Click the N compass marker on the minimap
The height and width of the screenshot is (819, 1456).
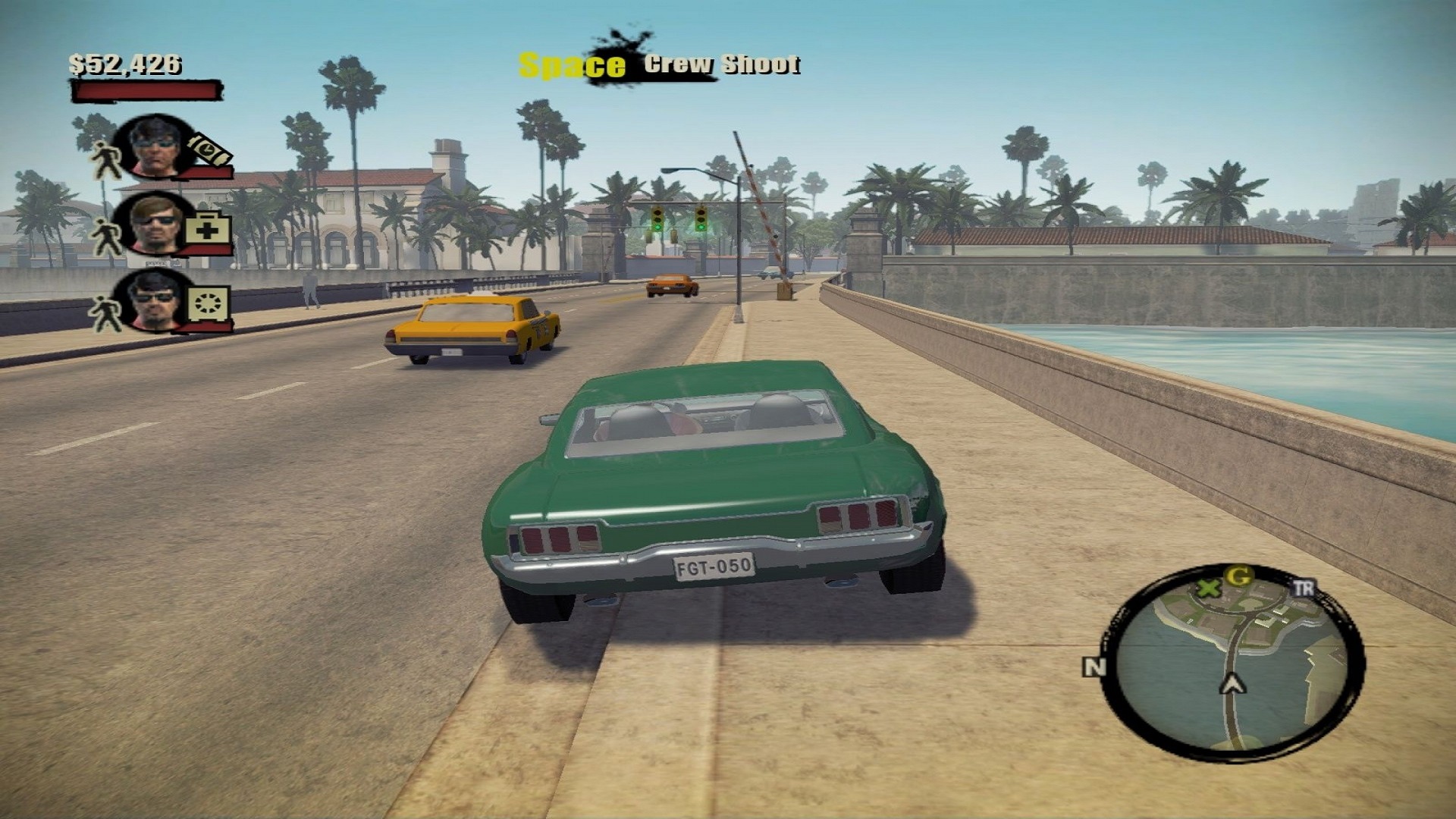click(x=1094, y=667)
